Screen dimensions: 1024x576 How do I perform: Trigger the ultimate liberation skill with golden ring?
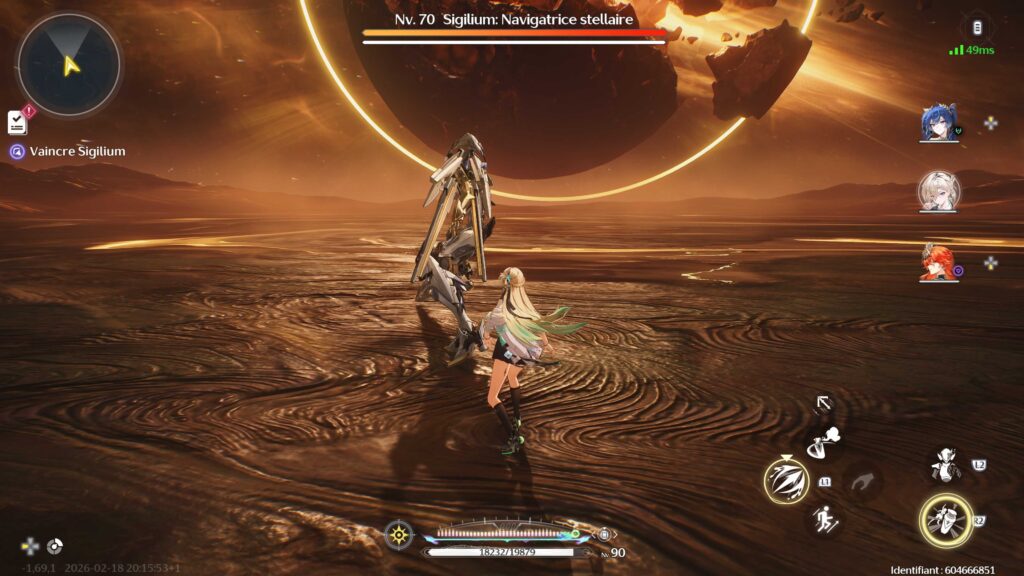[945, 520]
